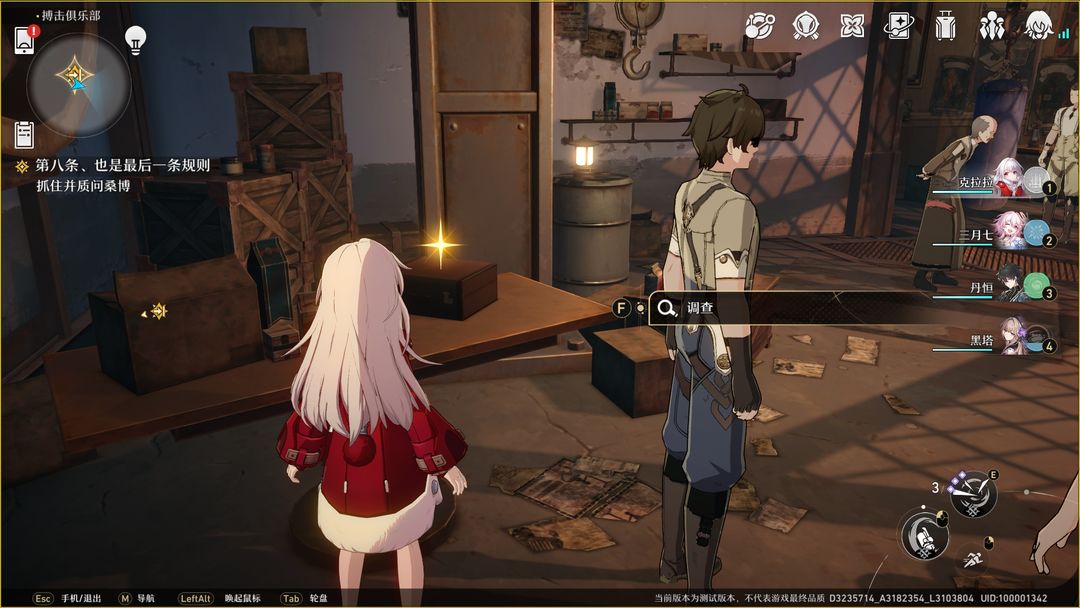
Task: Open the four-petal flower icon in top bar
Action: pos(852,25)
